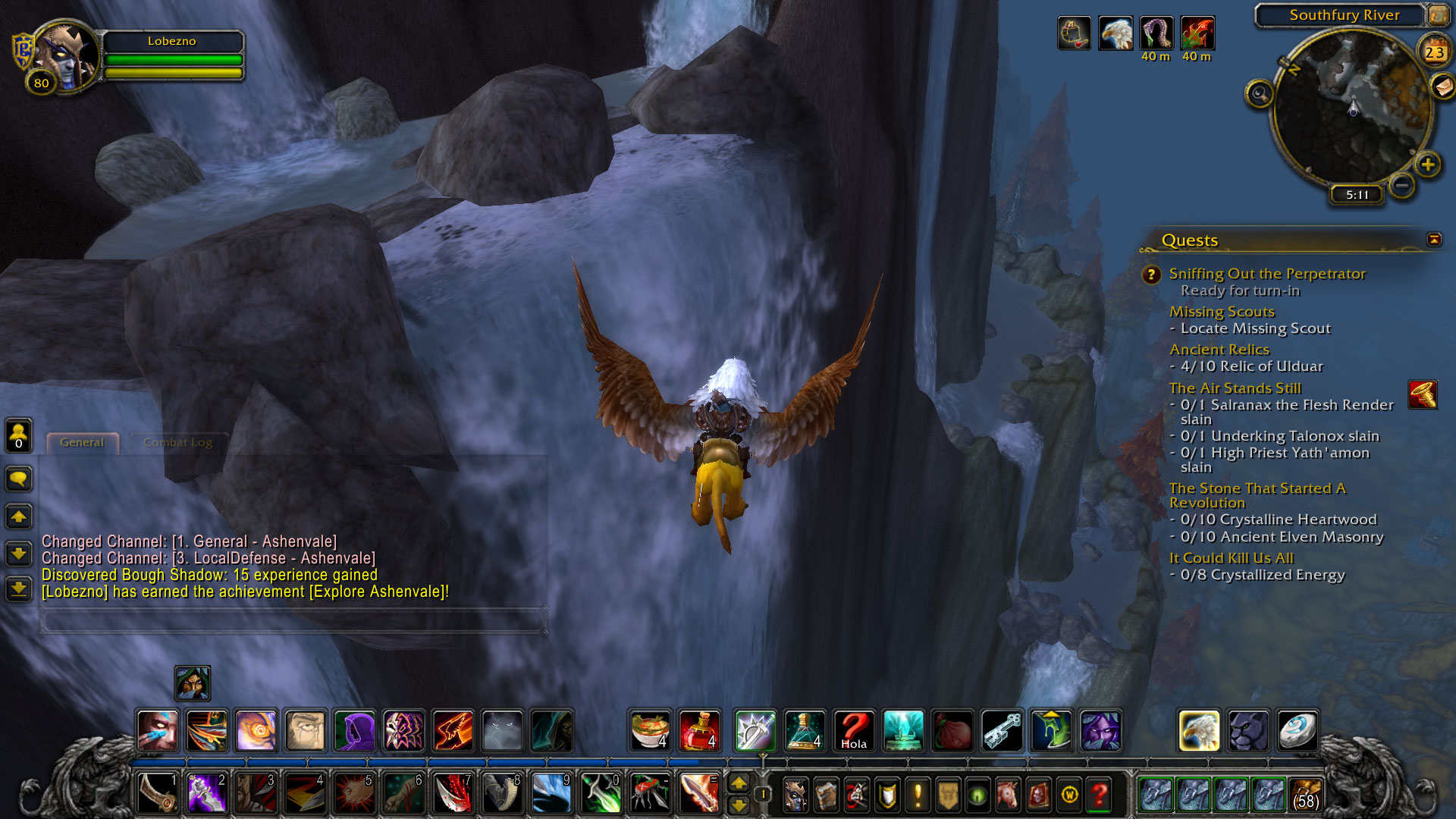
Task: Activate the ability bound to key 1
Action: [158, 793]
